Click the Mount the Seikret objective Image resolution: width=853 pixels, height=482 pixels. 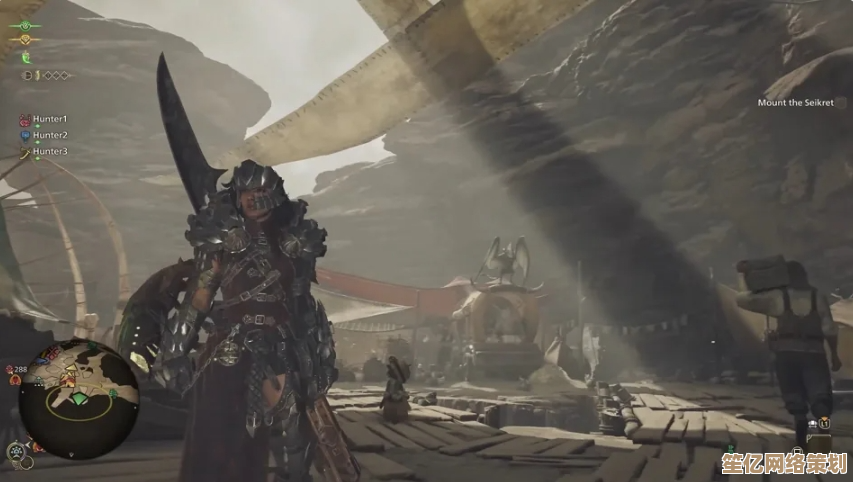[x=795, y=102]
